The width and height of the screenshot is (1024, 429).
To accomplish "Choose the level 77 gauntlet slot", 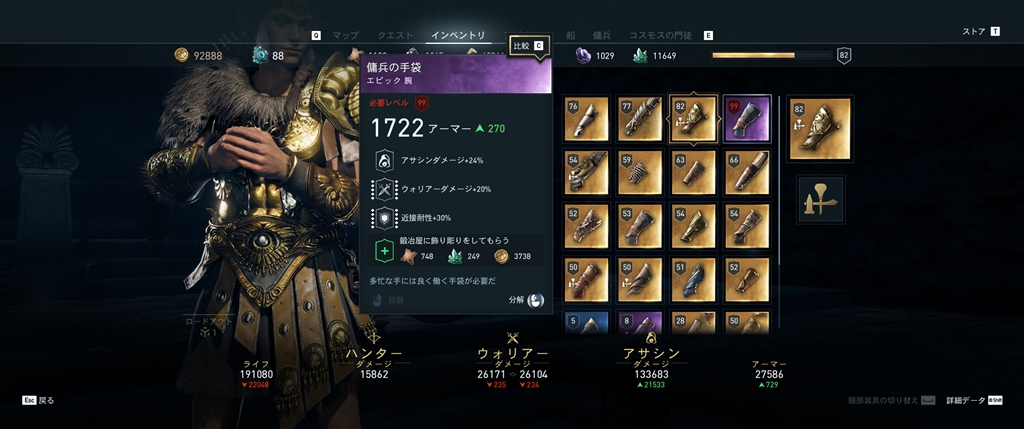I will [639, 119].
